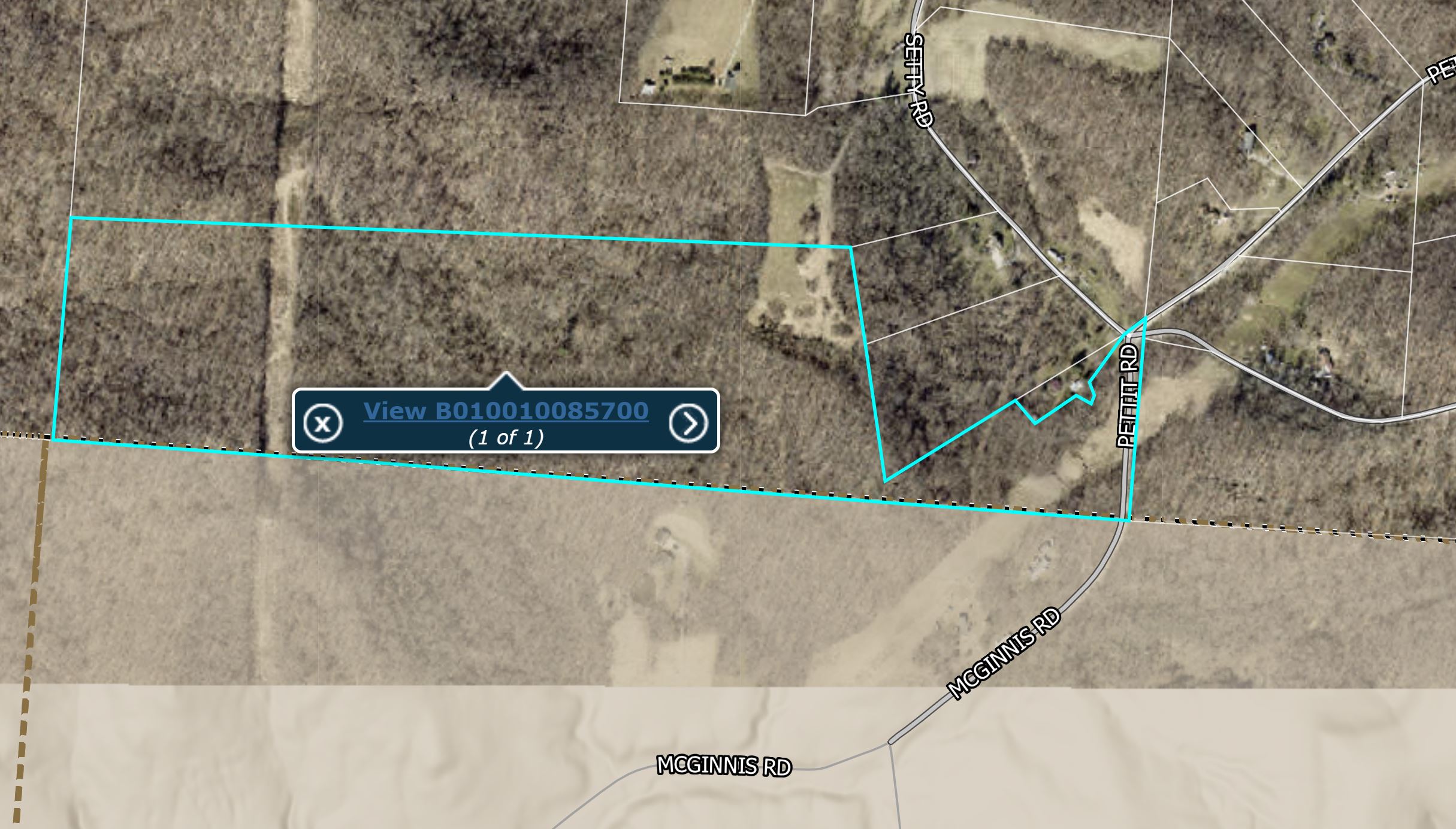Open the View B010010085700 parcel link
This screenshot has height=829, width=1456.
[506, 411]
